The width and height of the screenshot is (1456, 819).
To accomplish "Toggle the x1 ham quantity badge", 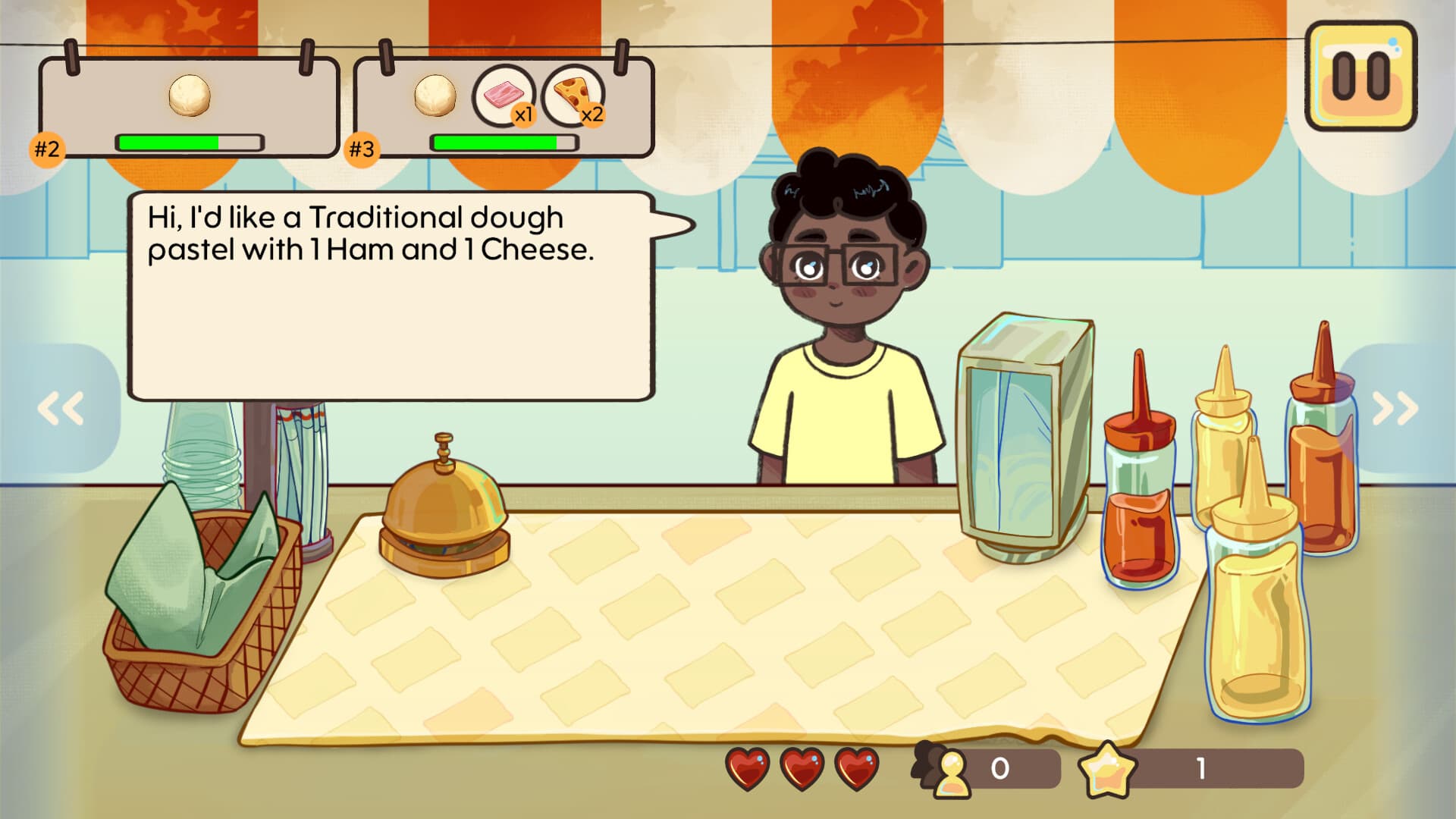I will click(524, 114).
